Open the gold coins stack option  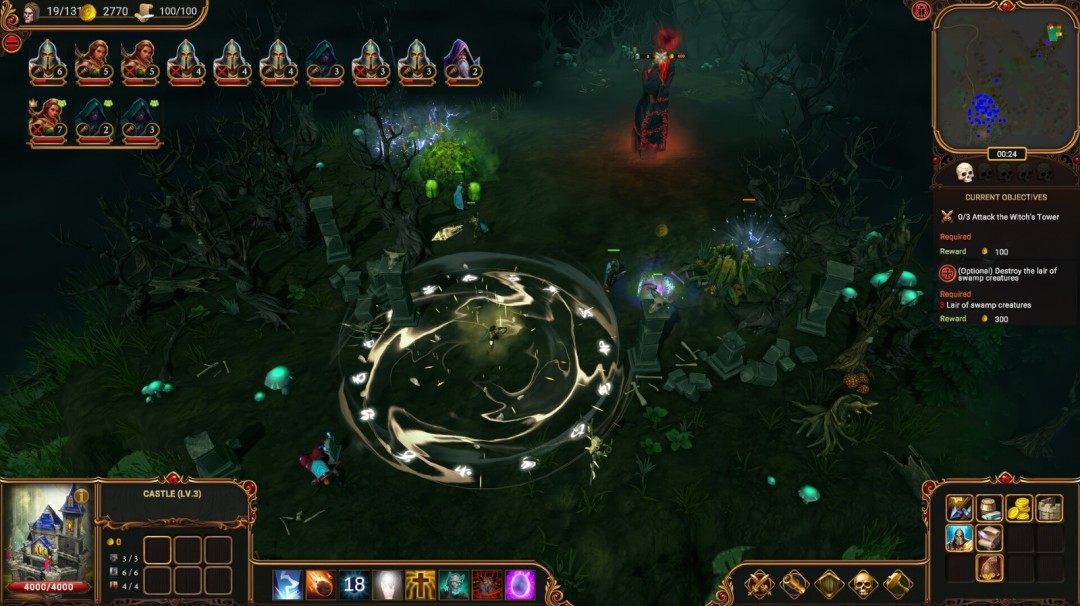(x=1019, y=508)
